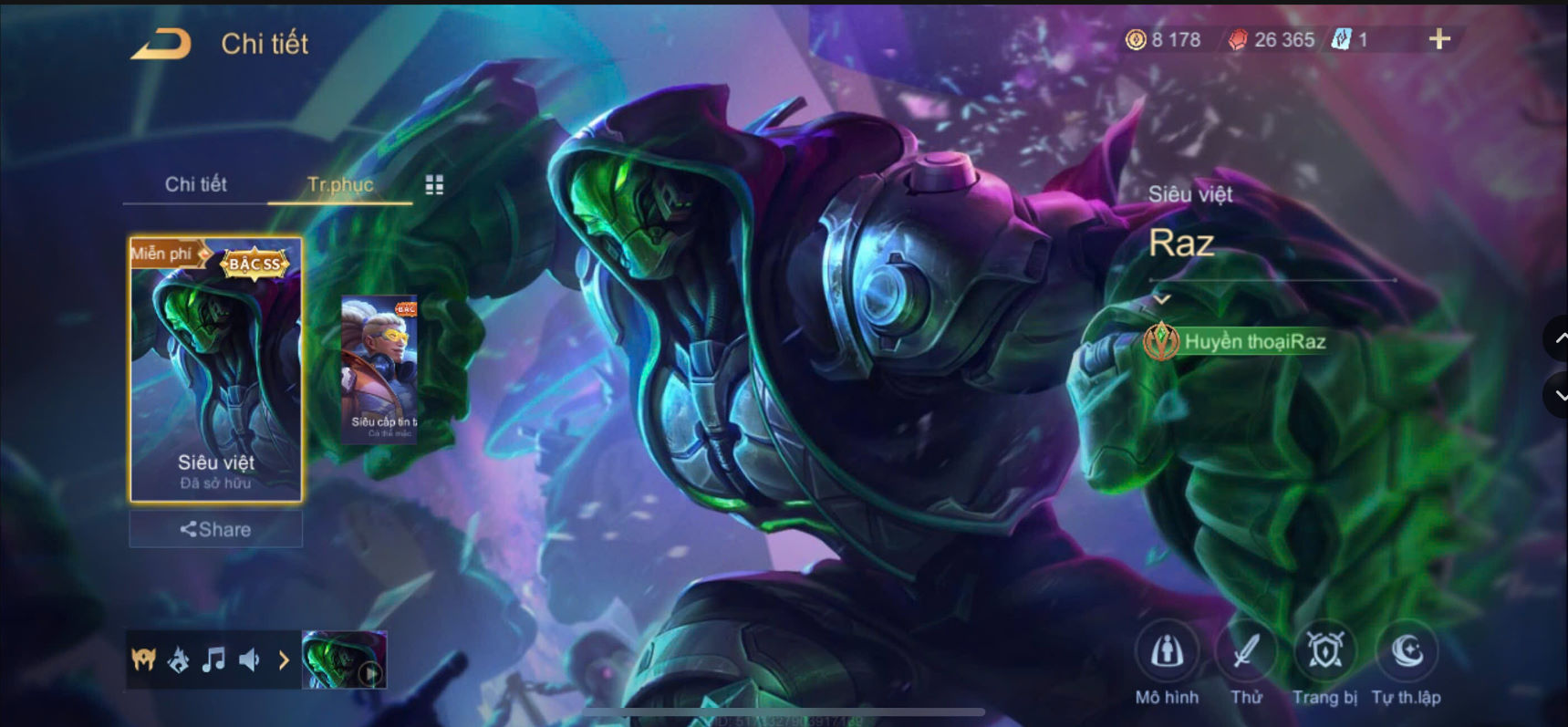The height and width of the screenshot is (727, 1568).
Task: Toggle music playback with note icon
Action: pos(213,659)
